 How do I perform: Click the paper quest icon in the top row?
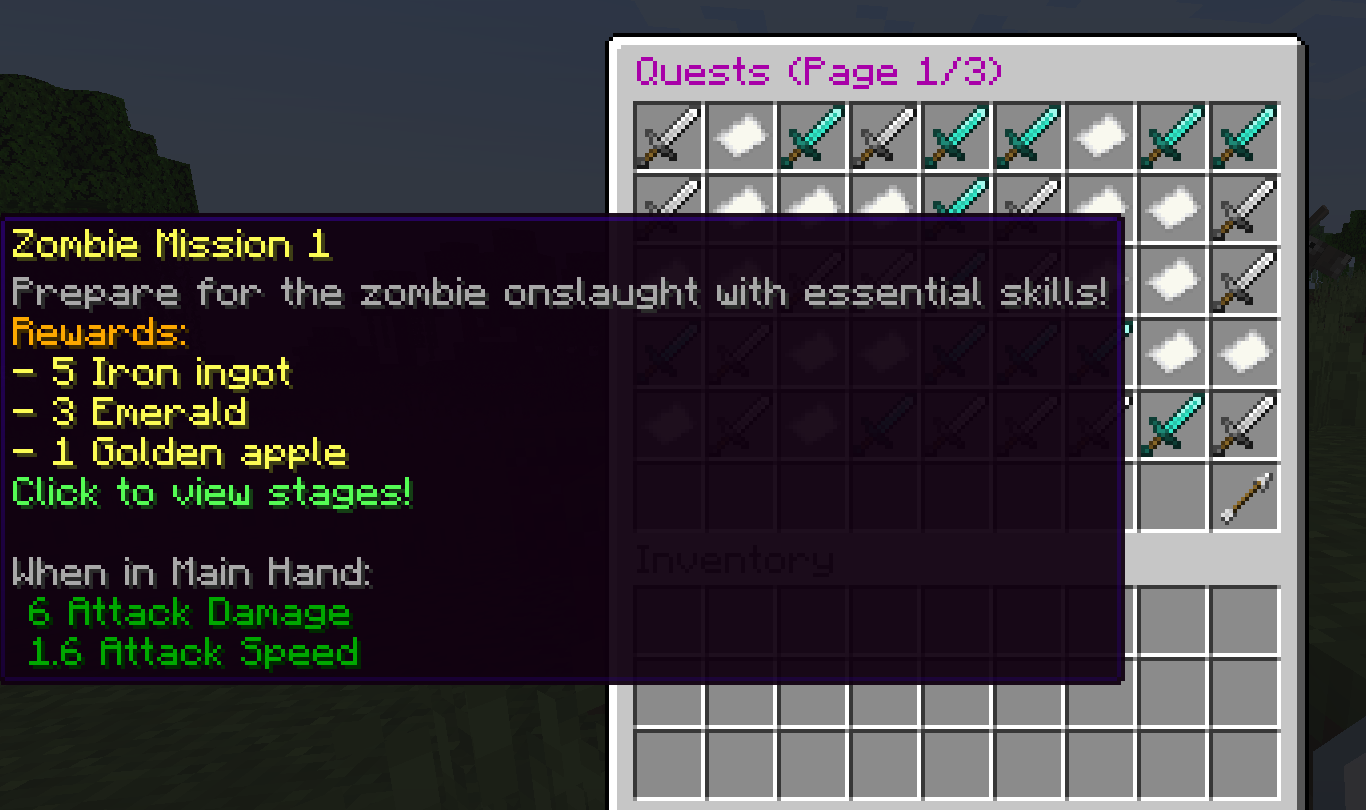click(x=740, y=137)
